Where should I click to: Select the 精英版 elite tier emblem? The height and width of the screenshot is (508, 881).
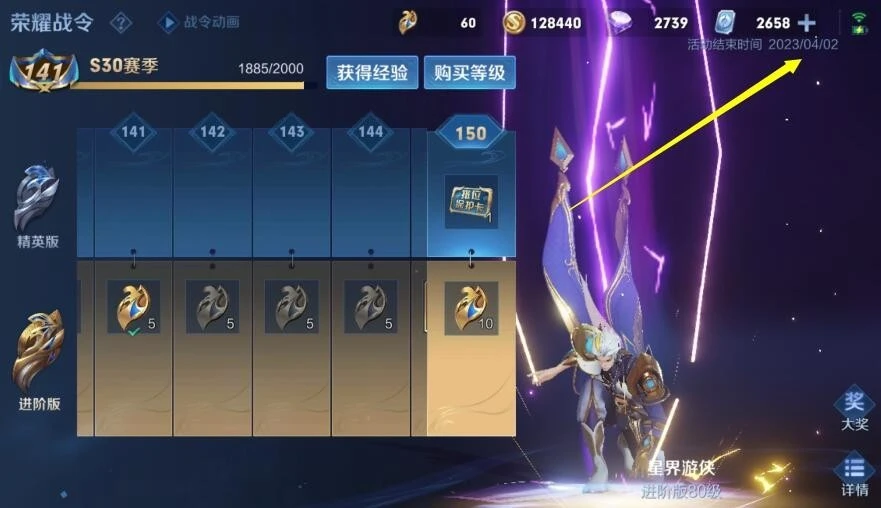click(x=37, y=206)
